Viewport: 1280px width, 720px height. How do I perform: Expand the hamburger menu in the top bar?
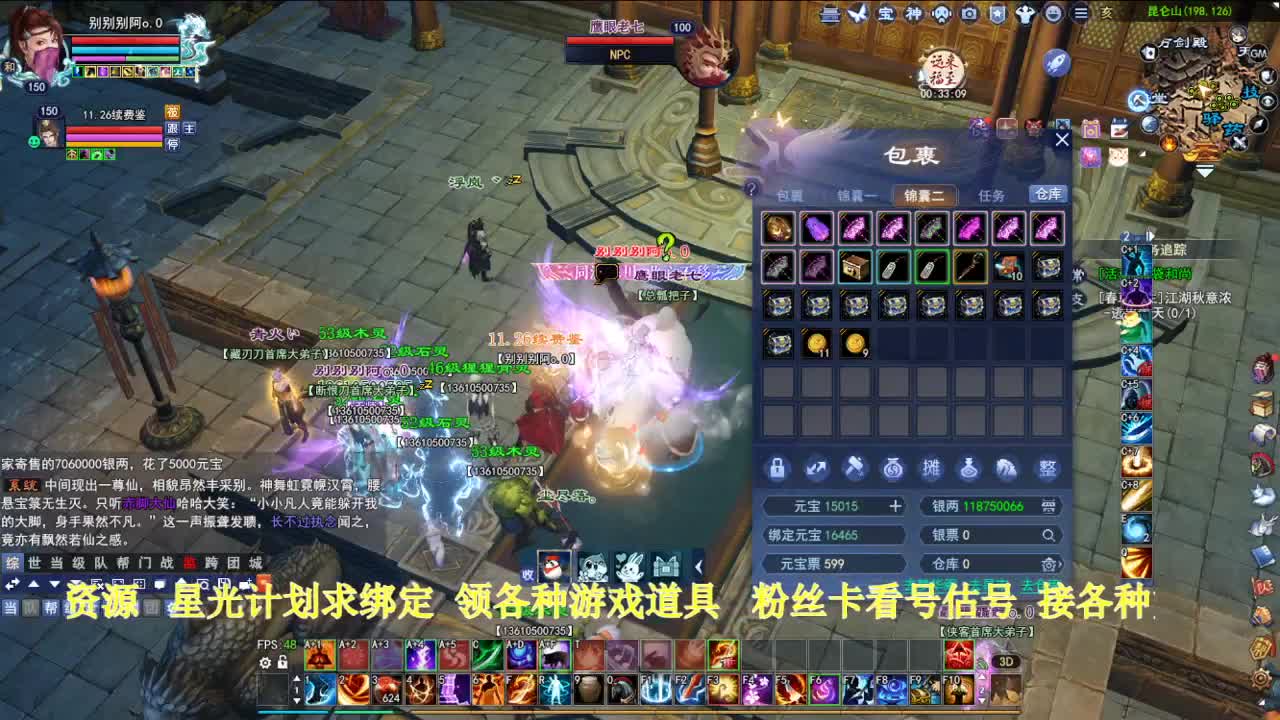point(1082,14)
